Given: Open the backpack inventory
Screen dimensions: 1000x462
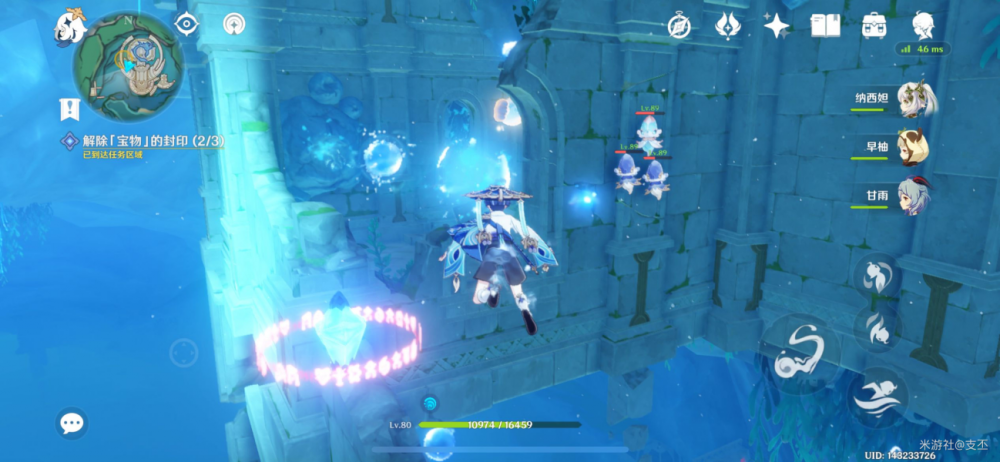Looking at the screenshot, I should tap(875, 25).
